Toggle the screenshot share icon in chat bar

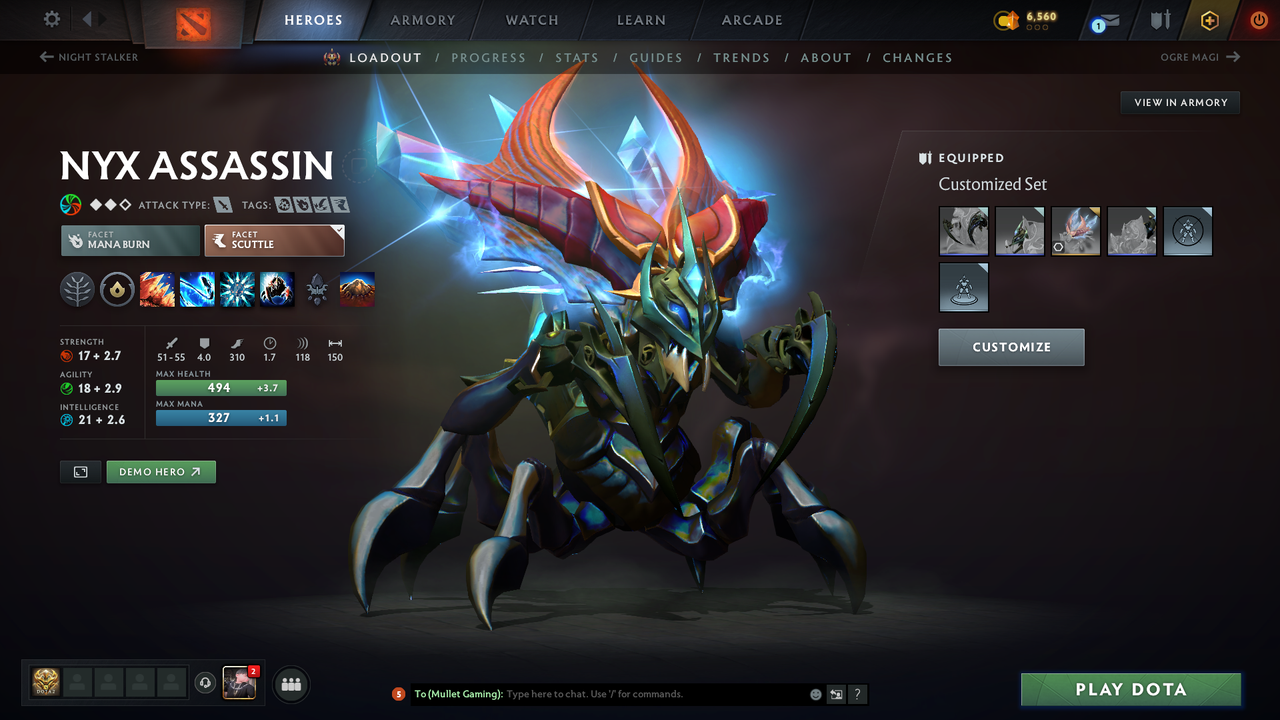(834, 693)
